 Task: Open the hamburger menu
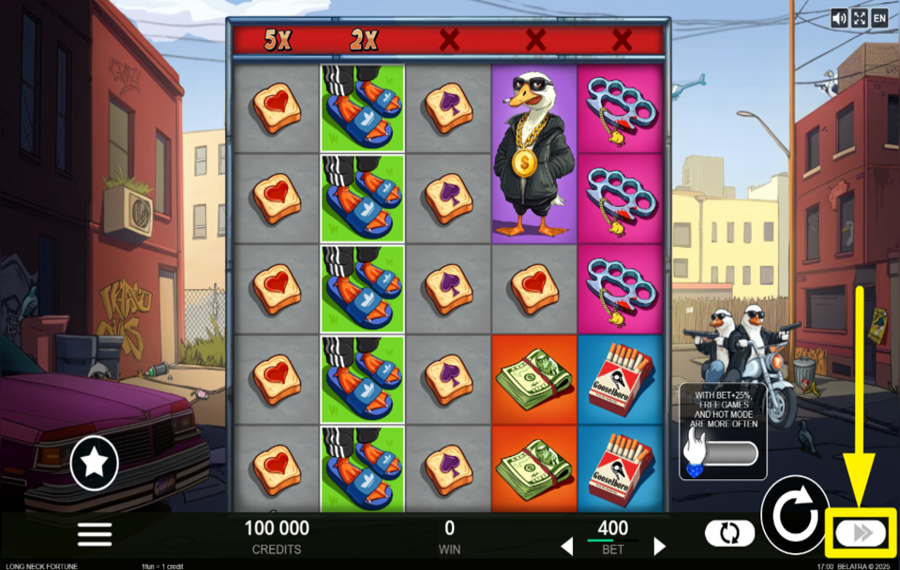(95, 533)
